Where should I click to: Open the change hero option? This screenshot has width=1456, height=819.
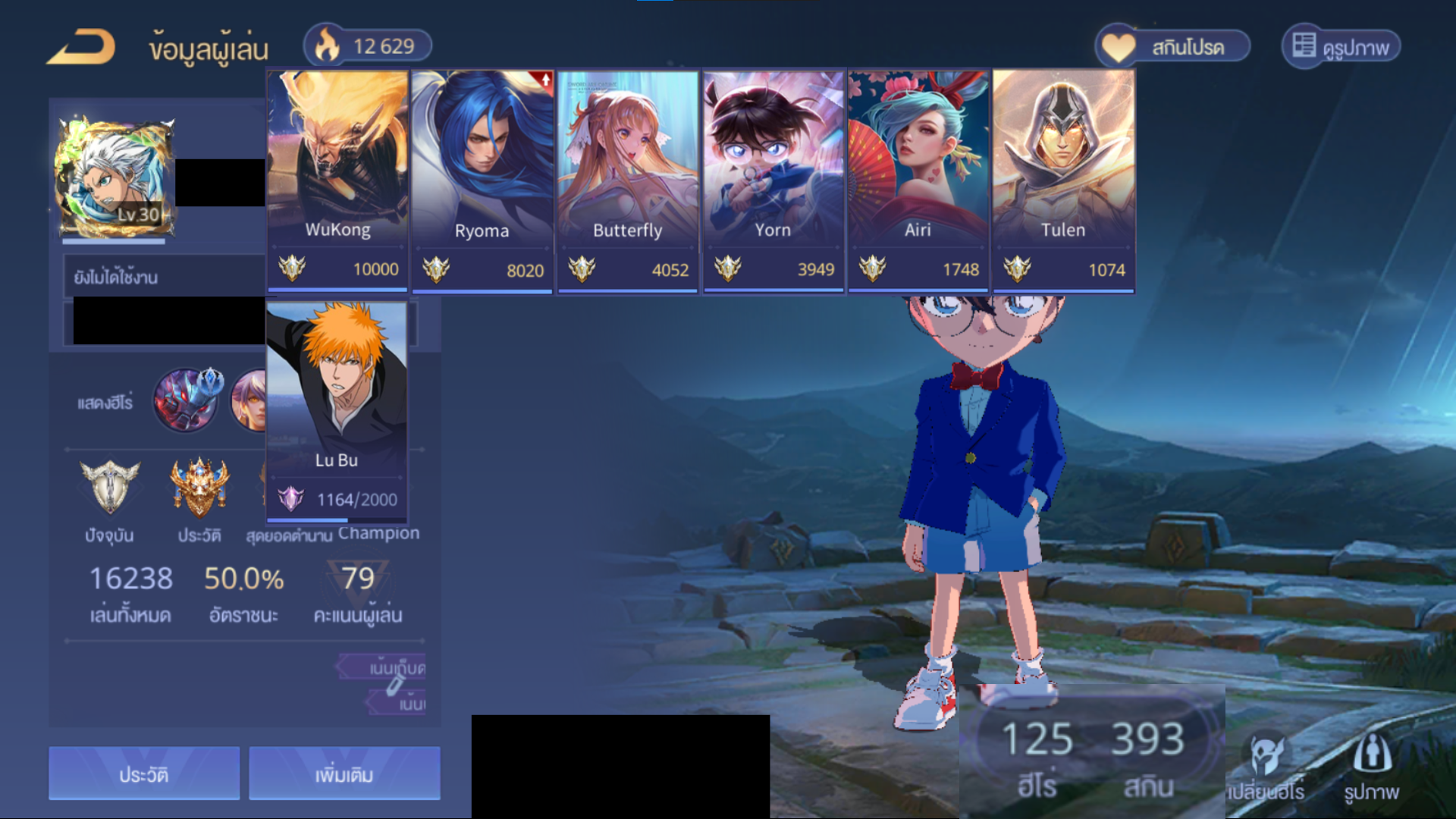pos(1266,767)
